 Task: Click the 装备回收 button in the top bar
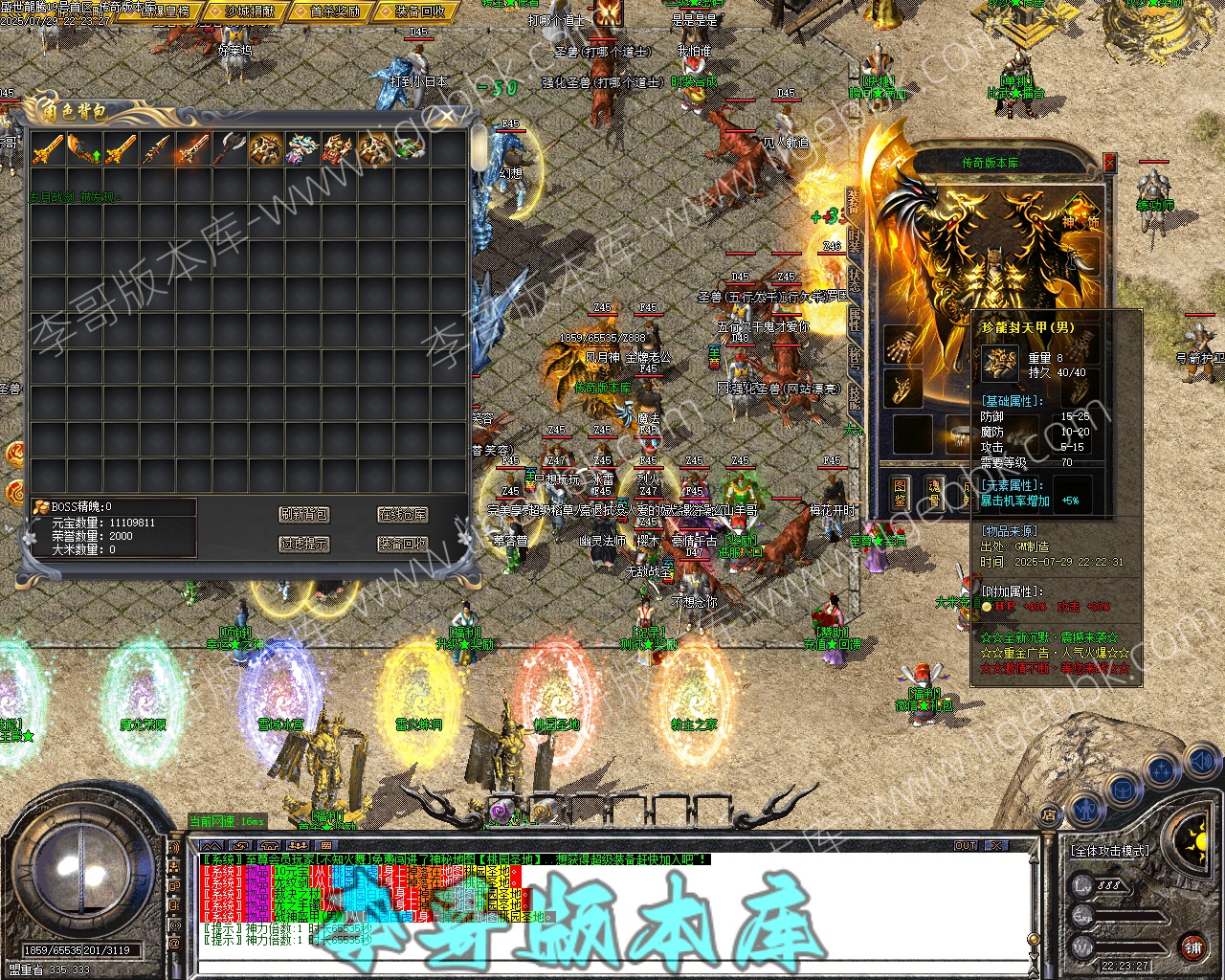pyautogui.click(x=419, y=11)
